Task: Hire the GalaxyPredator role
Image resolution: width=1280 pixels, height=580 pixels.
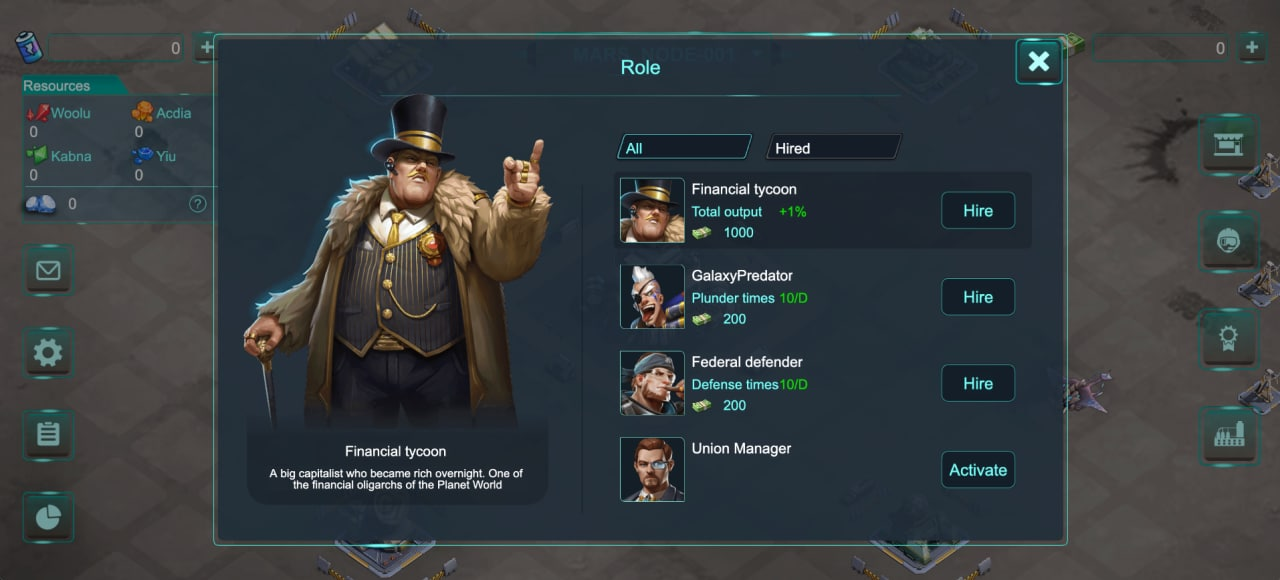Action: coord(977,297)
